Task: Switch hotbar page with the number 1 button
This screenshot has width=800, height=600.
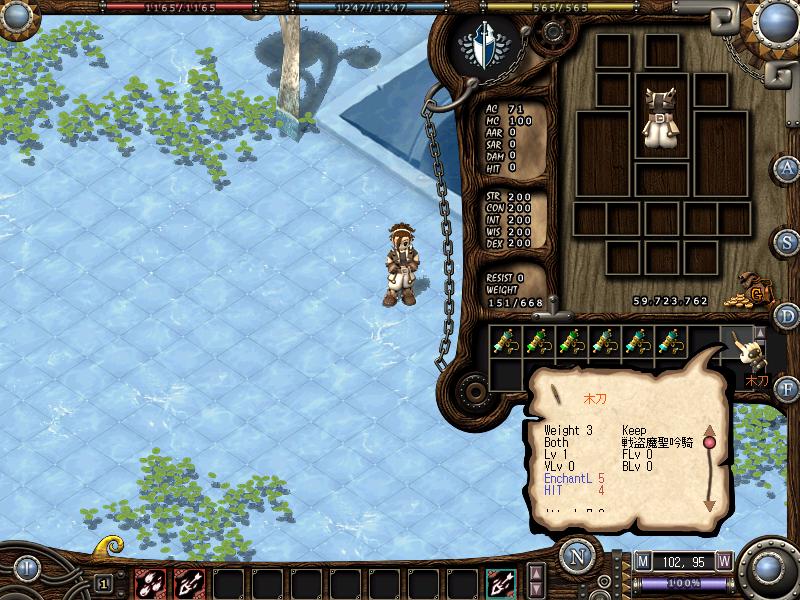Action: (103, 581)
